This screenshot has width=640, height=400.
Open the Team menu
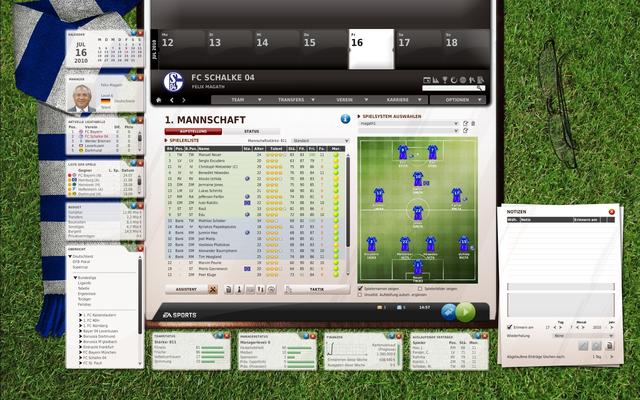coord(238,100)
